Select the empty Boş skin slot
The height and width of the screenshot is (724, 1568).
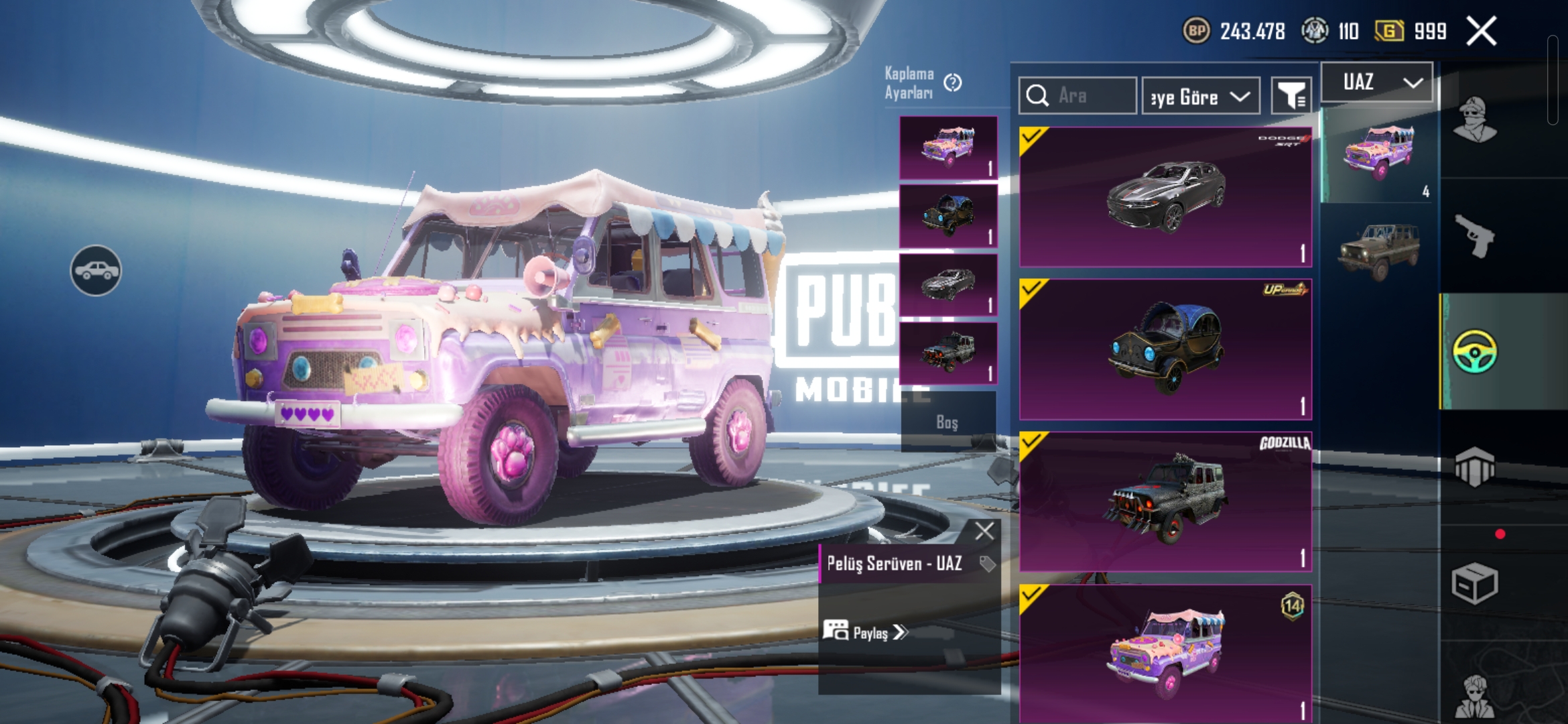pos(948,422)
